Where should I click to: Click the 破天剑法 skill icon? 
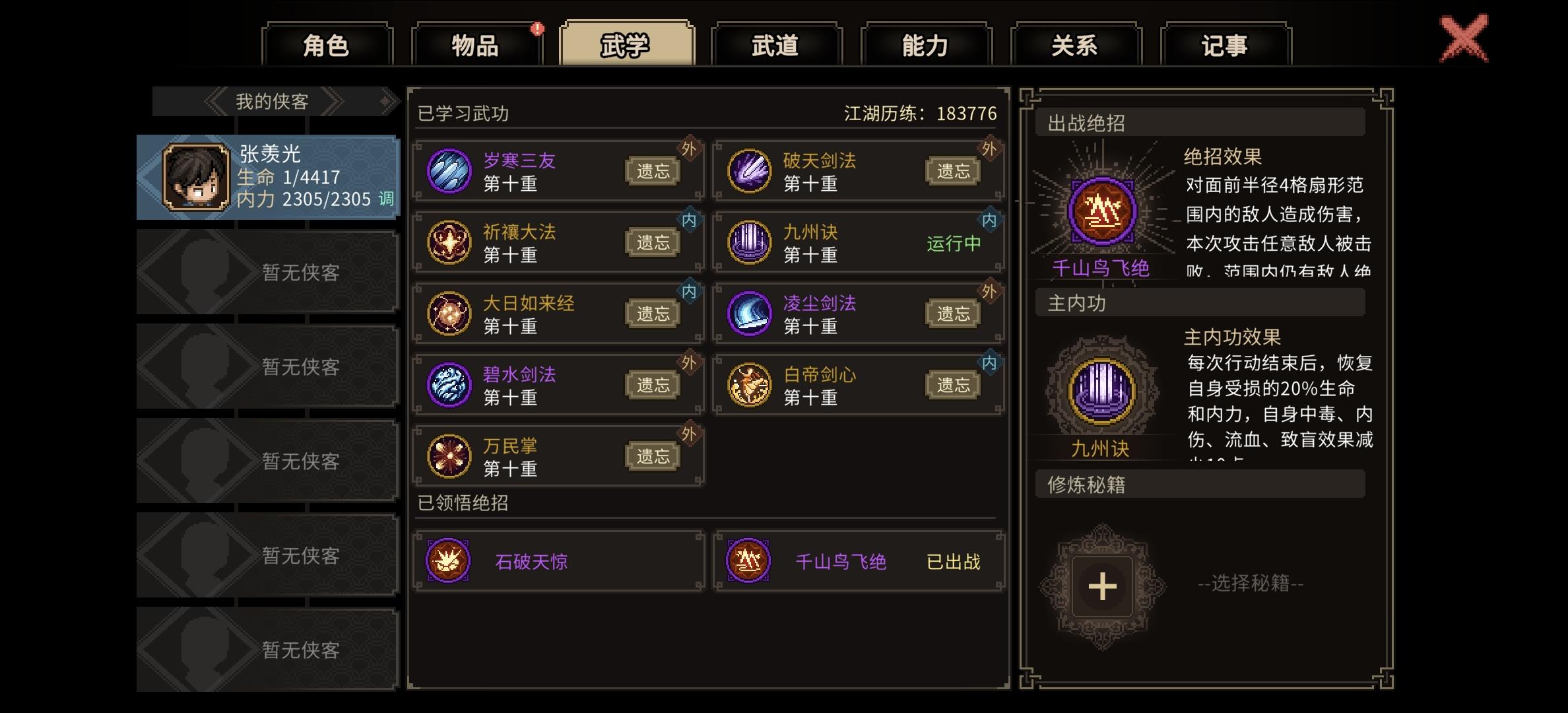point(749,170)
